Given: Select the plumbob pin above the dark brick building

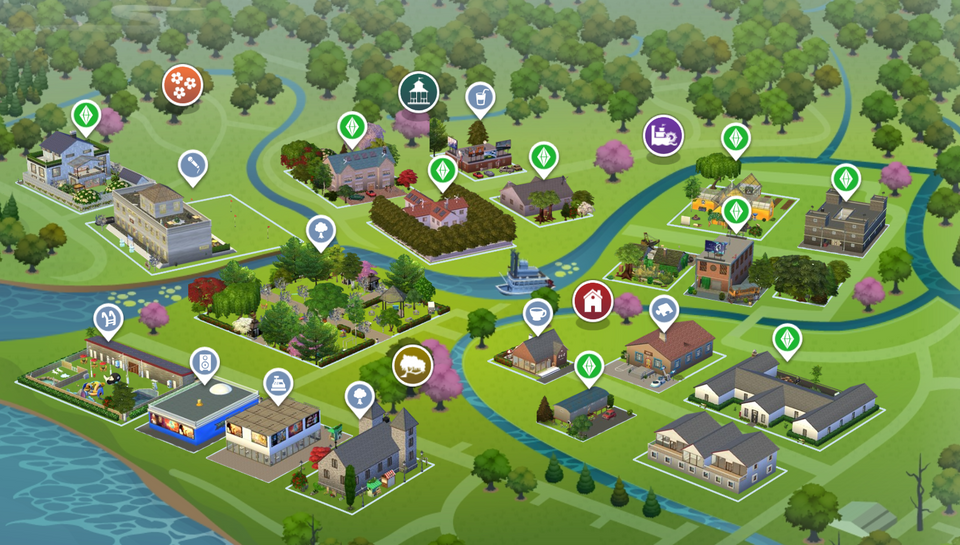Looking at the screenshot, I should (x=846, y=179).
